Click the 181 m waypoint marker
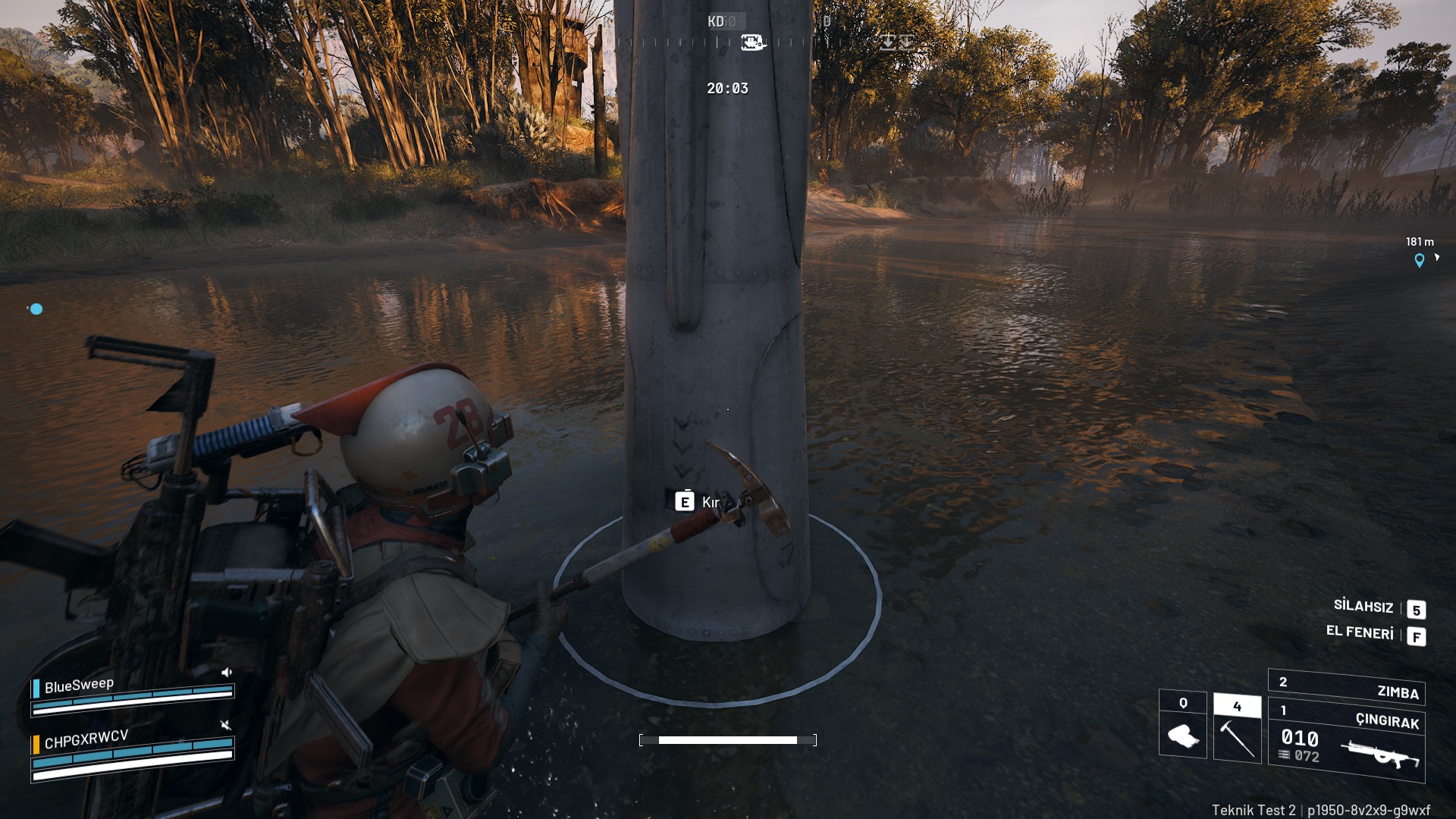 pyautogui.click(x=1419, y=260)
